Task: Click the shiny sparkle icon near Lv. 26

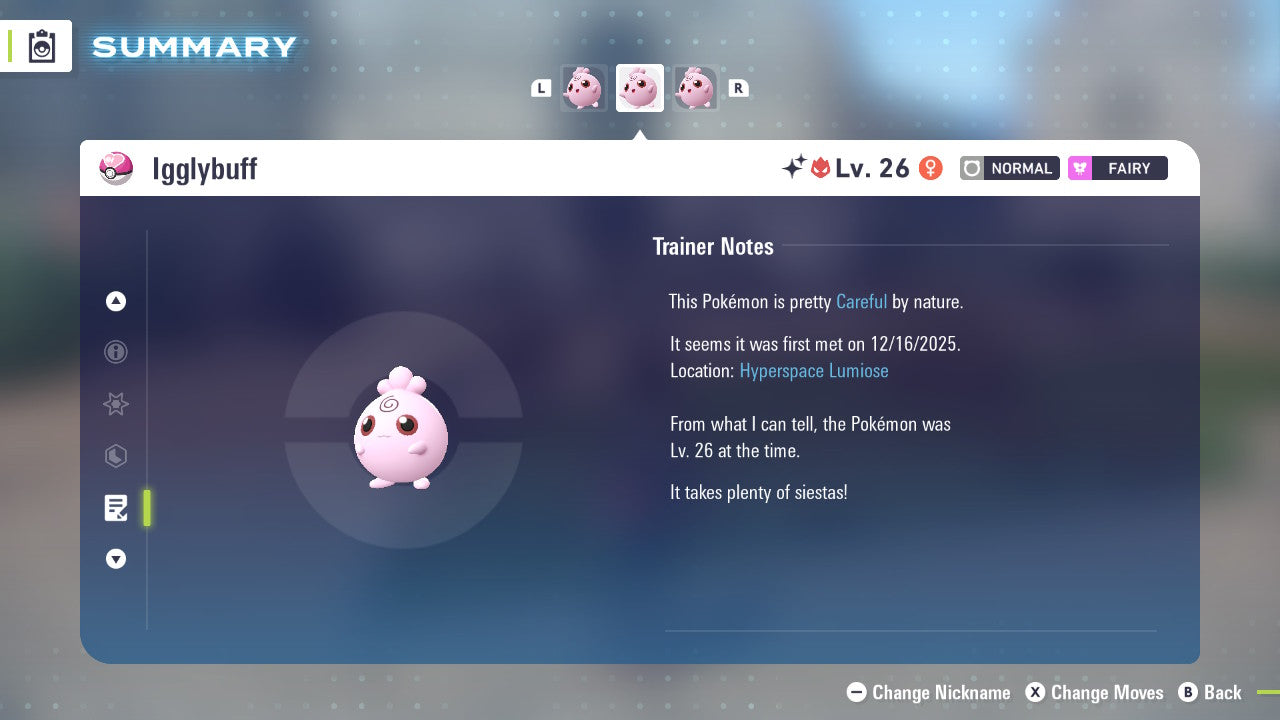Action: pos(791,168)
